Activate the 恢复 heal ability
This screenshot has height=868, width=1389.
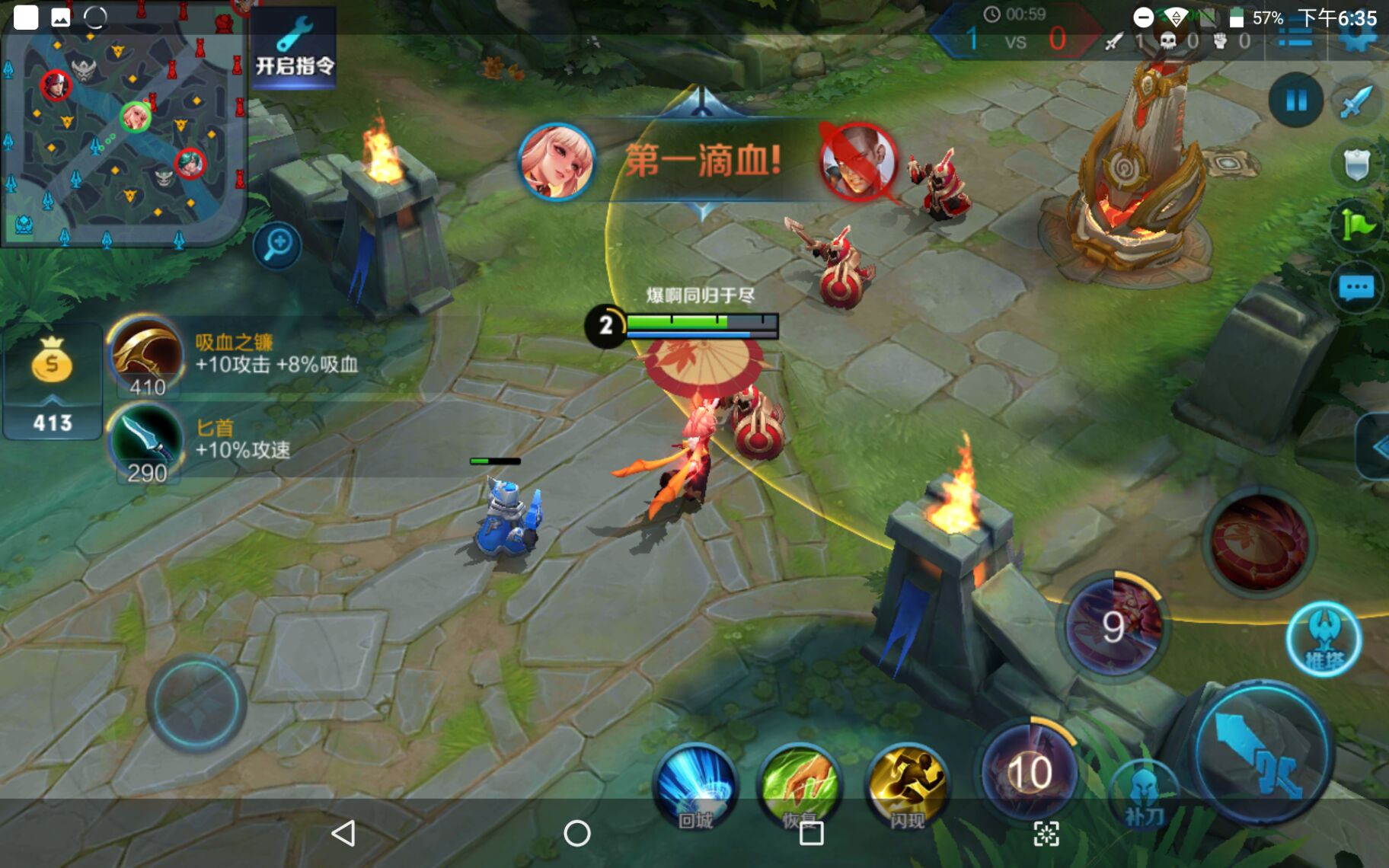click(800, 786)
